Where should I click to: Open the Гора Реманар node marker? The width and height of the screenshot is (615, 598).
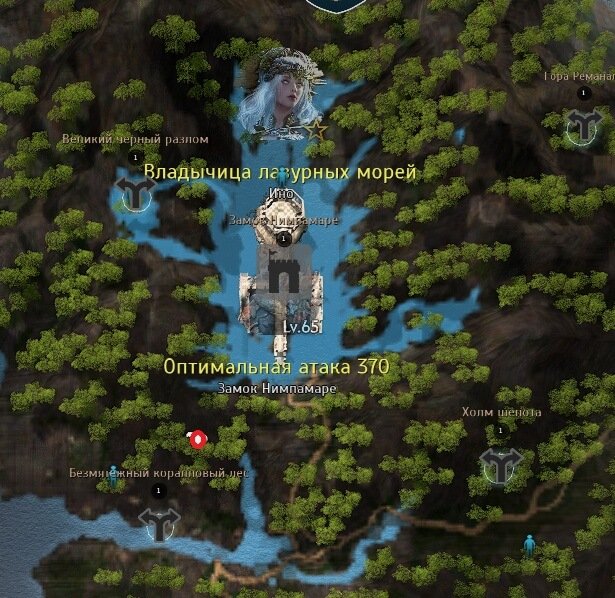(x=581, y=125)
